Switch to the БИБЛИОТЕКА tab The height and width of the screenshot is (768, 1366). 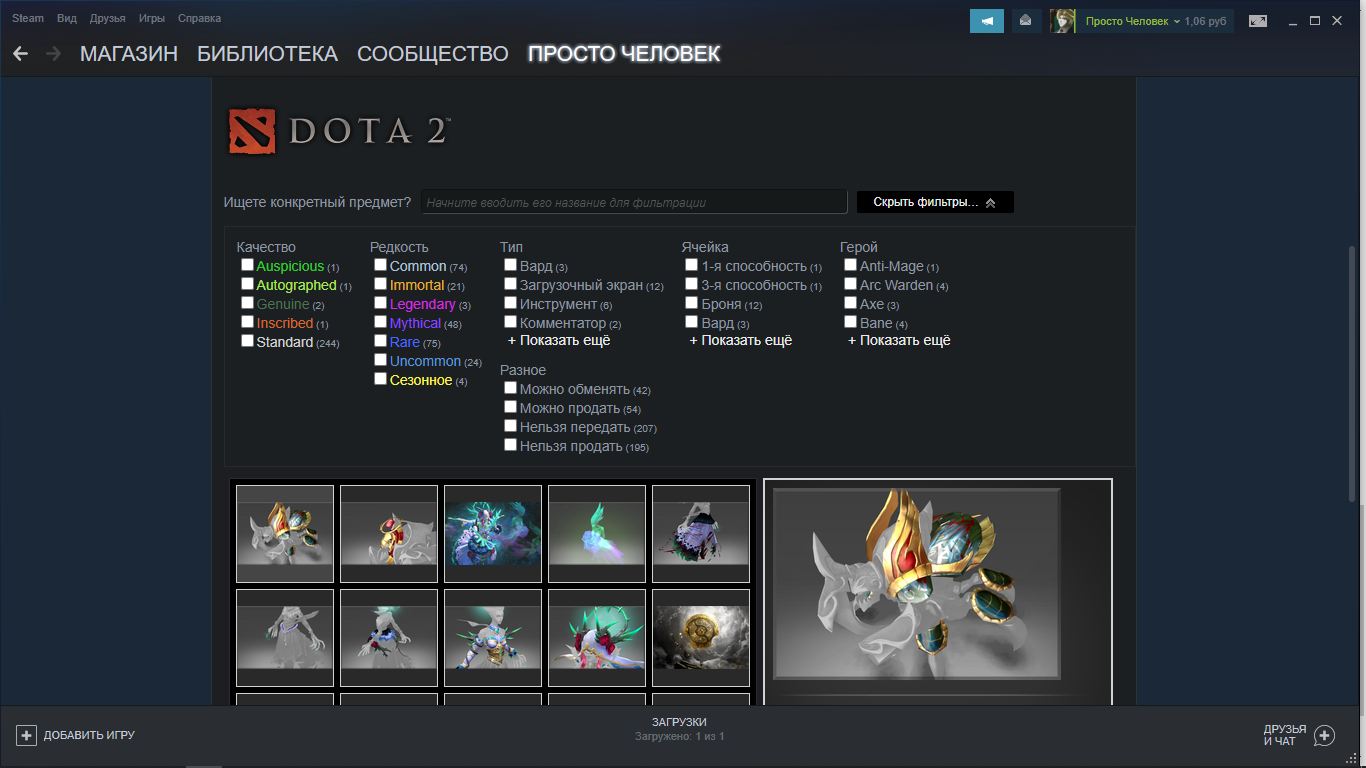pos(268,54)
